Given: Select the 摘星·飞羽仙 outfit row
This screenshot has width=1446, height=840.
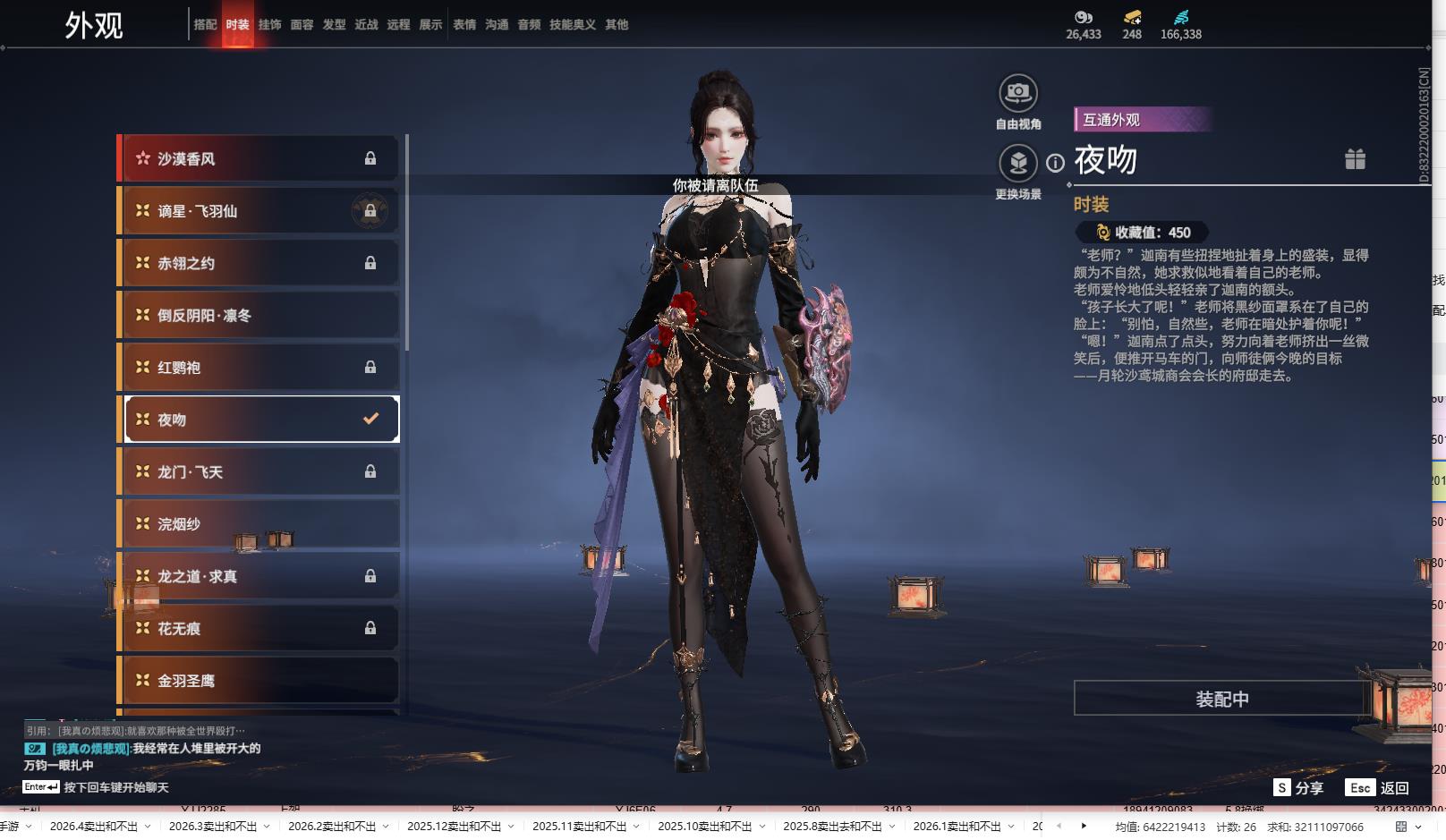Looking at the screenshot, I should 259,211.
